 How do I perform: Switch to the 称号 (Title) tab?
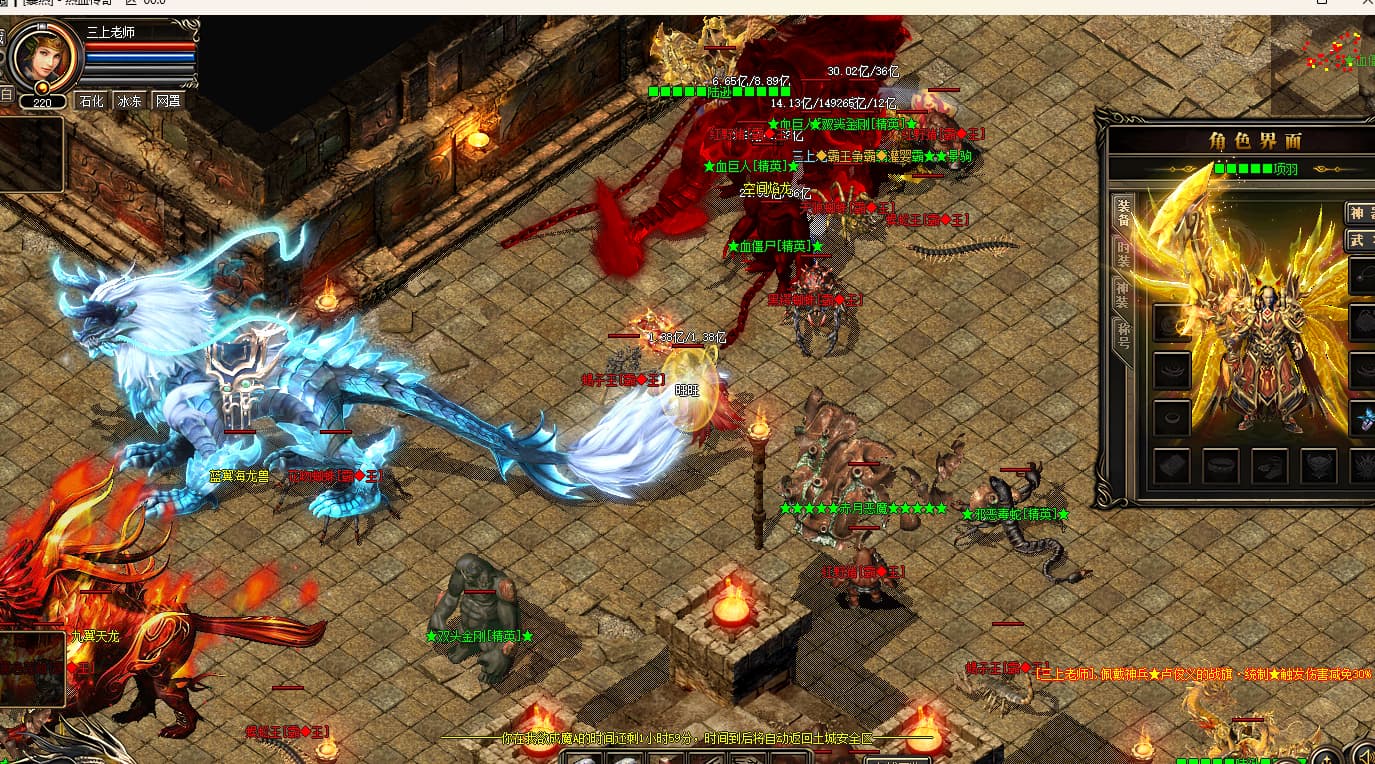tap(1122, 332)
